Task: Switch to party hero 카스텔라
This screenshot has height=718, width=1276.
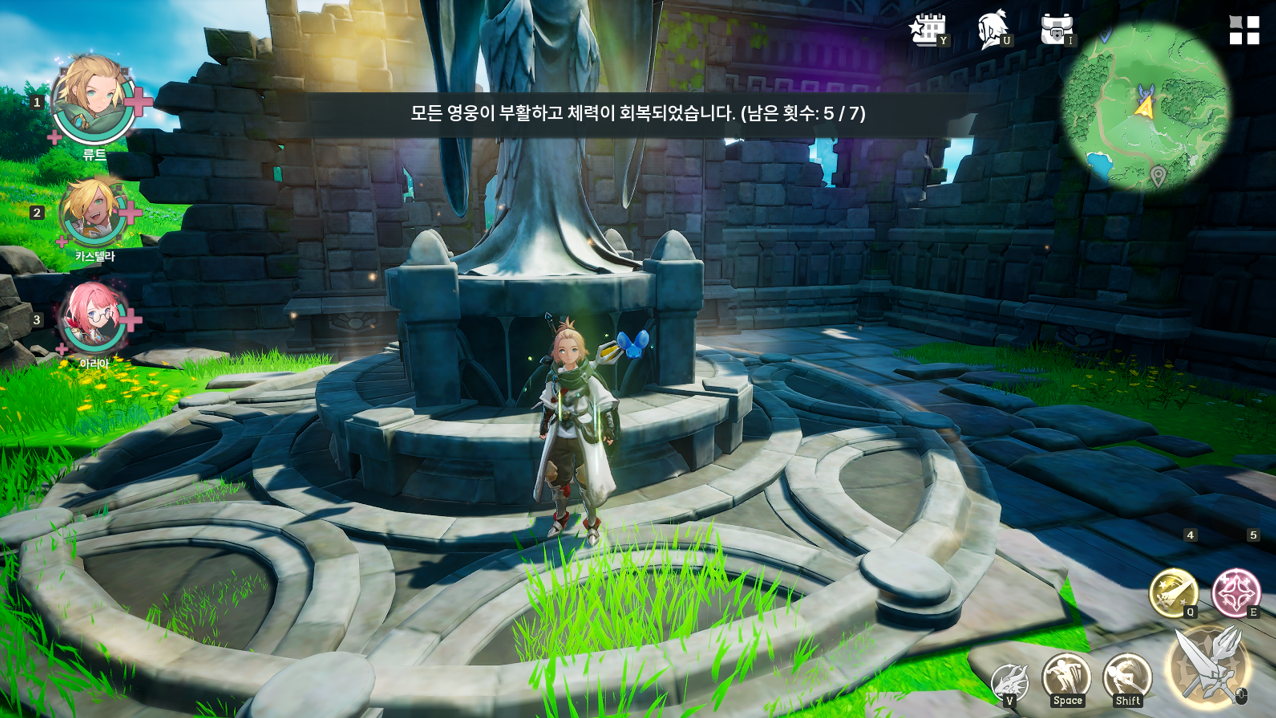Action: pyautogui.click(x=93, y=211)
